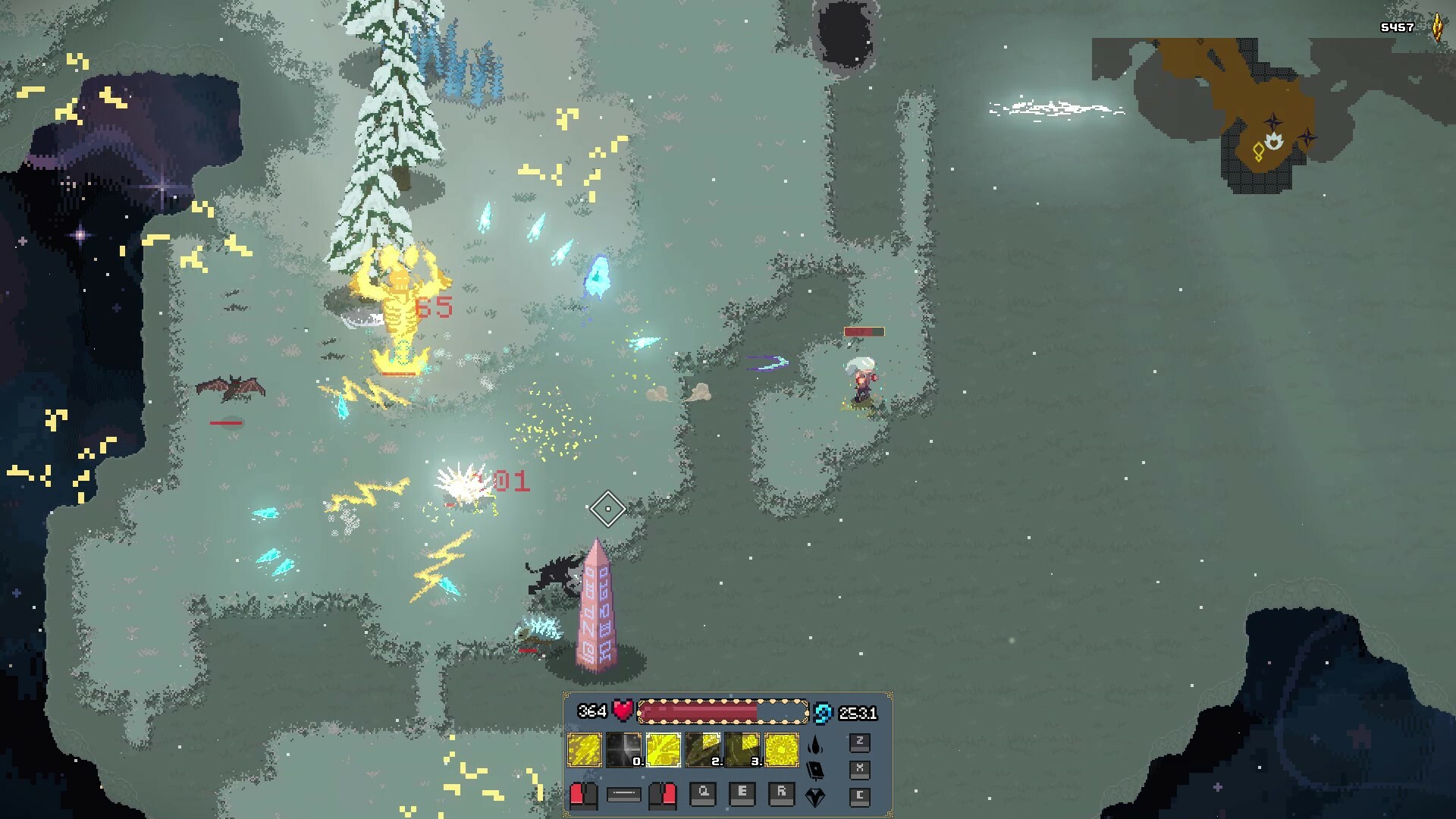Click the gold crystal currency icon top right
This screenshot has width=1456, height=819.
pos(1438,28)
